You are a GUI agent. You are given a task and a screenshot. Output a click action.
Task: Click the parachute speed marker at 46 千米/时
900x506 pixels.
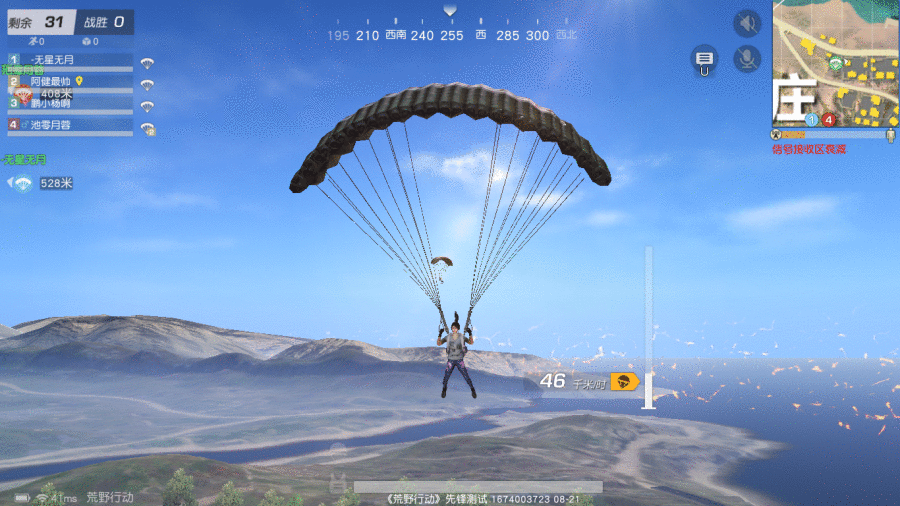coord(625,381)
